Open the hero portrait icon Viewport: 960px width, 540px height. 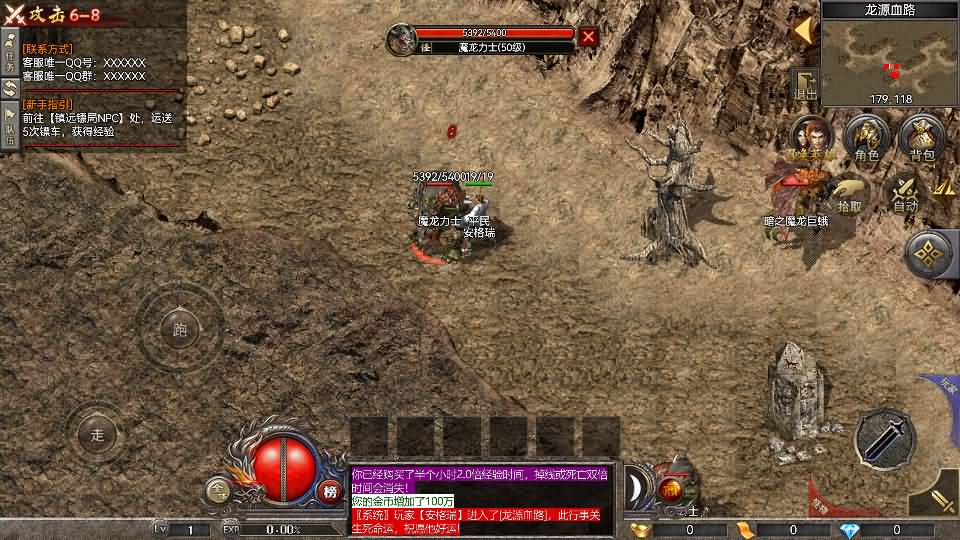tap(811, 138)
